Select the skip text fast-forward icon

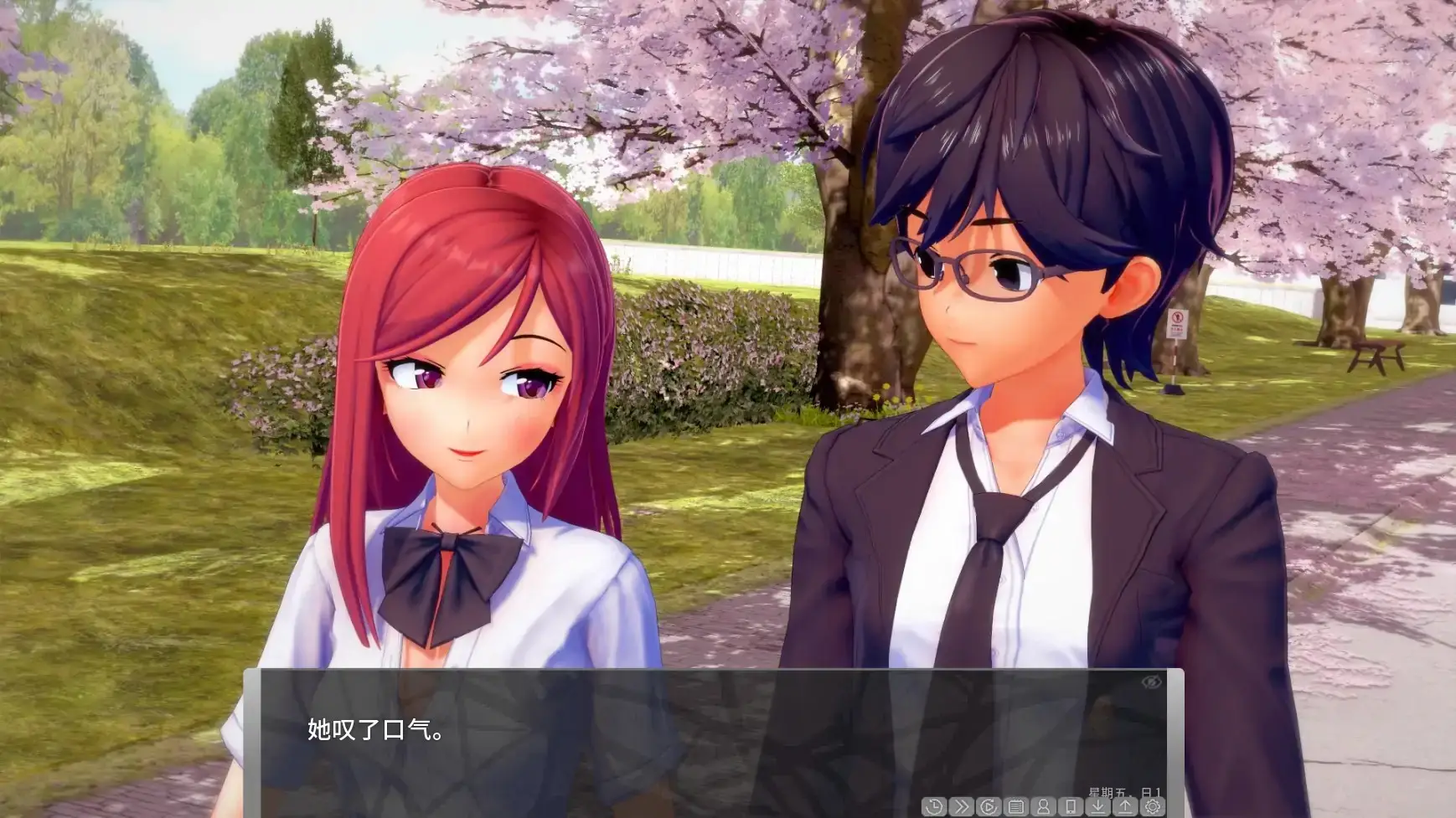coord(961,806)
